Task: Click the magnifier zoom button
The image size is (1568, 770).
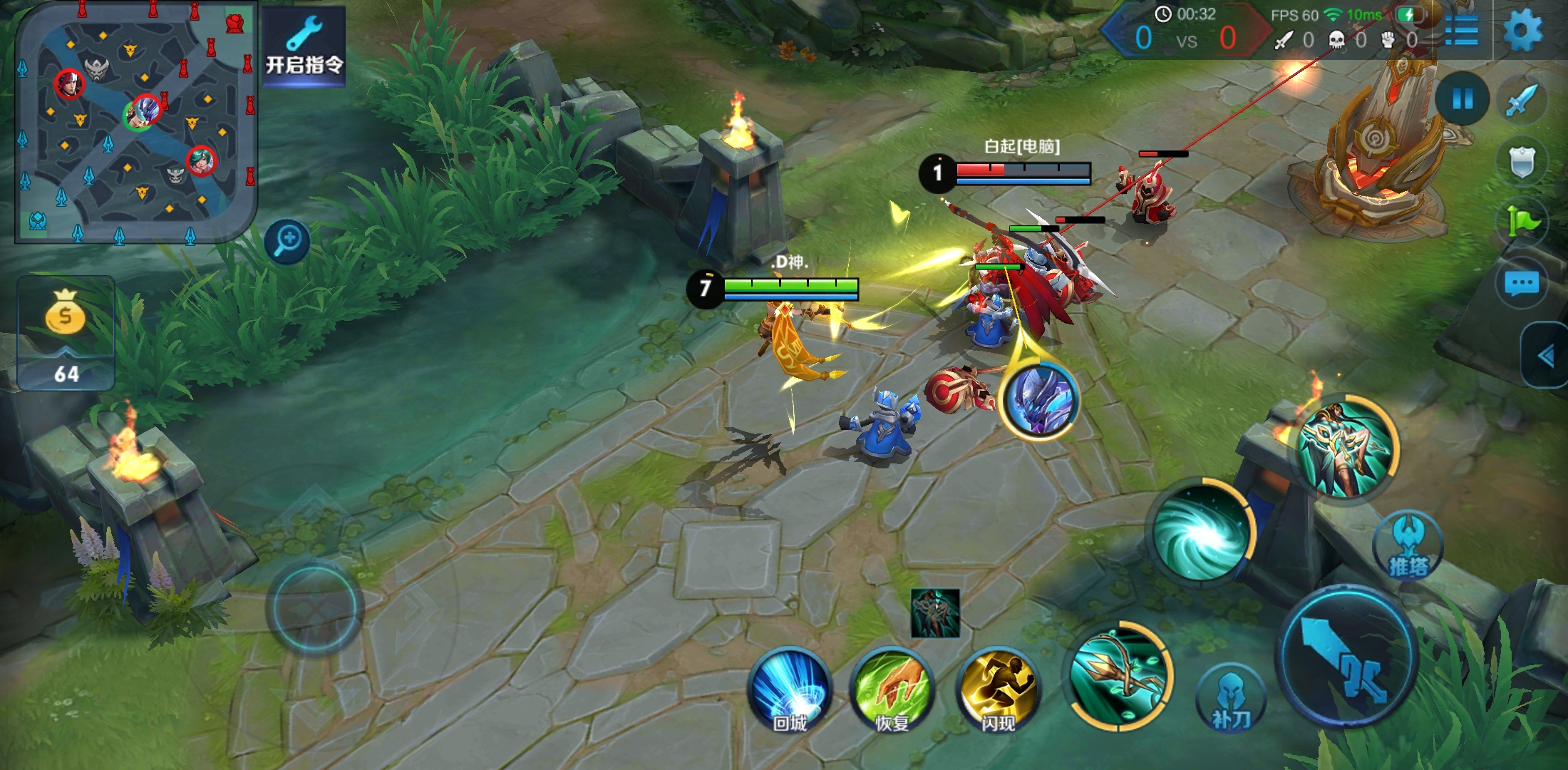Action: [287, 241]
